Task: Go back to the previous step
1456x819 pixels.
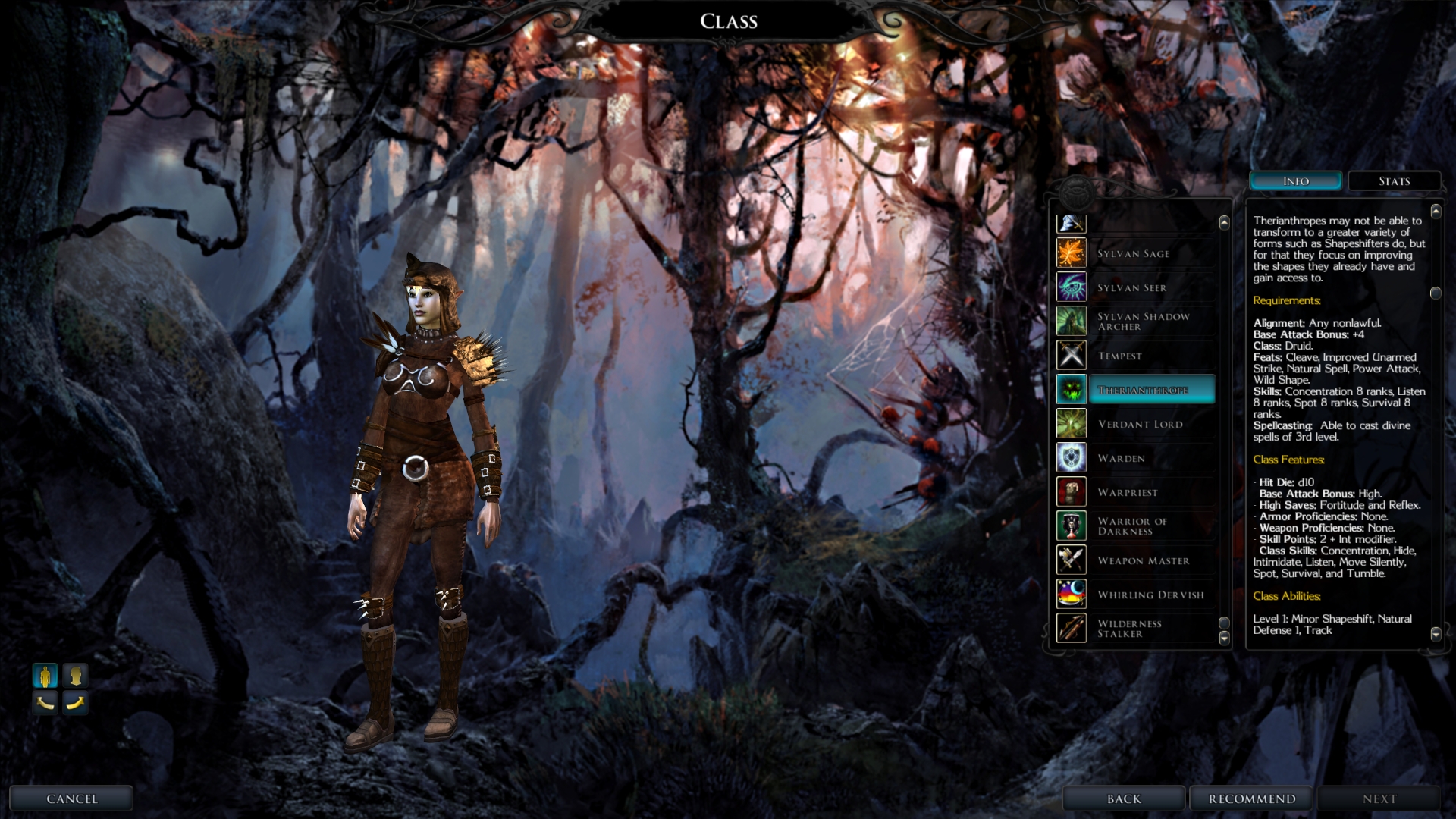Action: coord(1123,799)
